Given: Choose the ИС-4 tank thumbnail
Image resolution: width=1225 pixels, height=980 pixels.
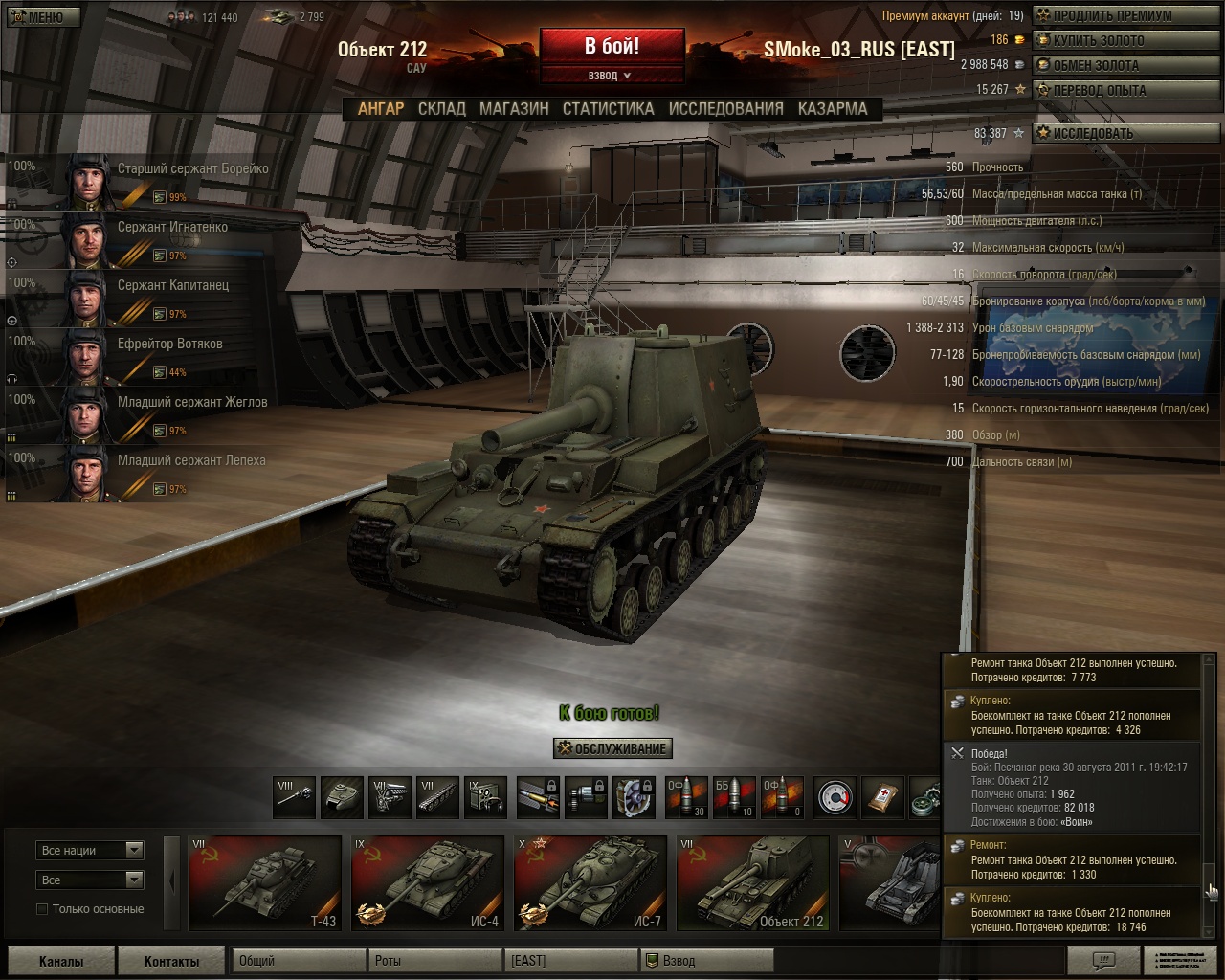Looking at the screenshot, I should [428, 883].
